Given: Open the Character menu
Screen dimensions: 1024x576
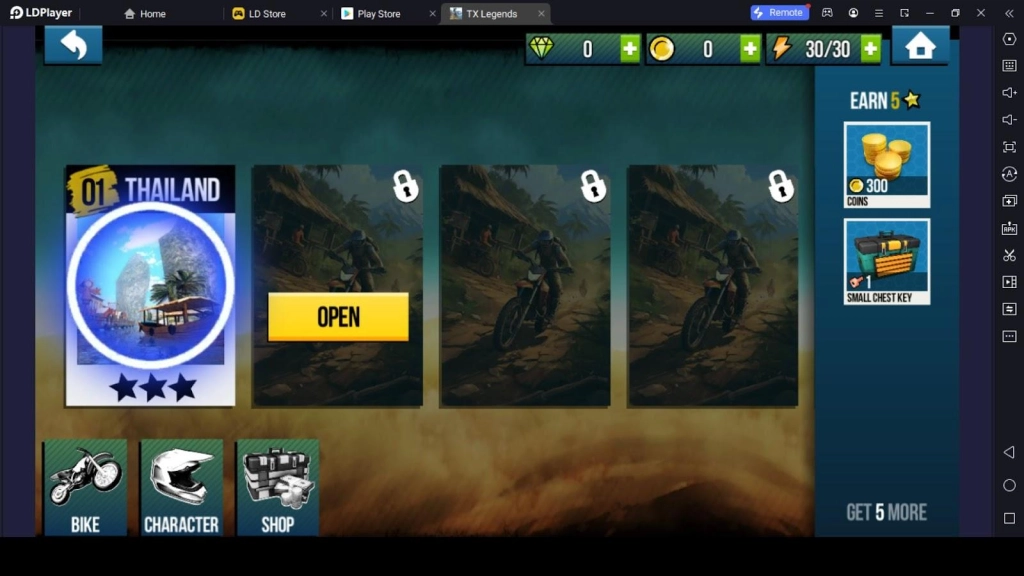Looking at the screenshot, I should [181, 487].
